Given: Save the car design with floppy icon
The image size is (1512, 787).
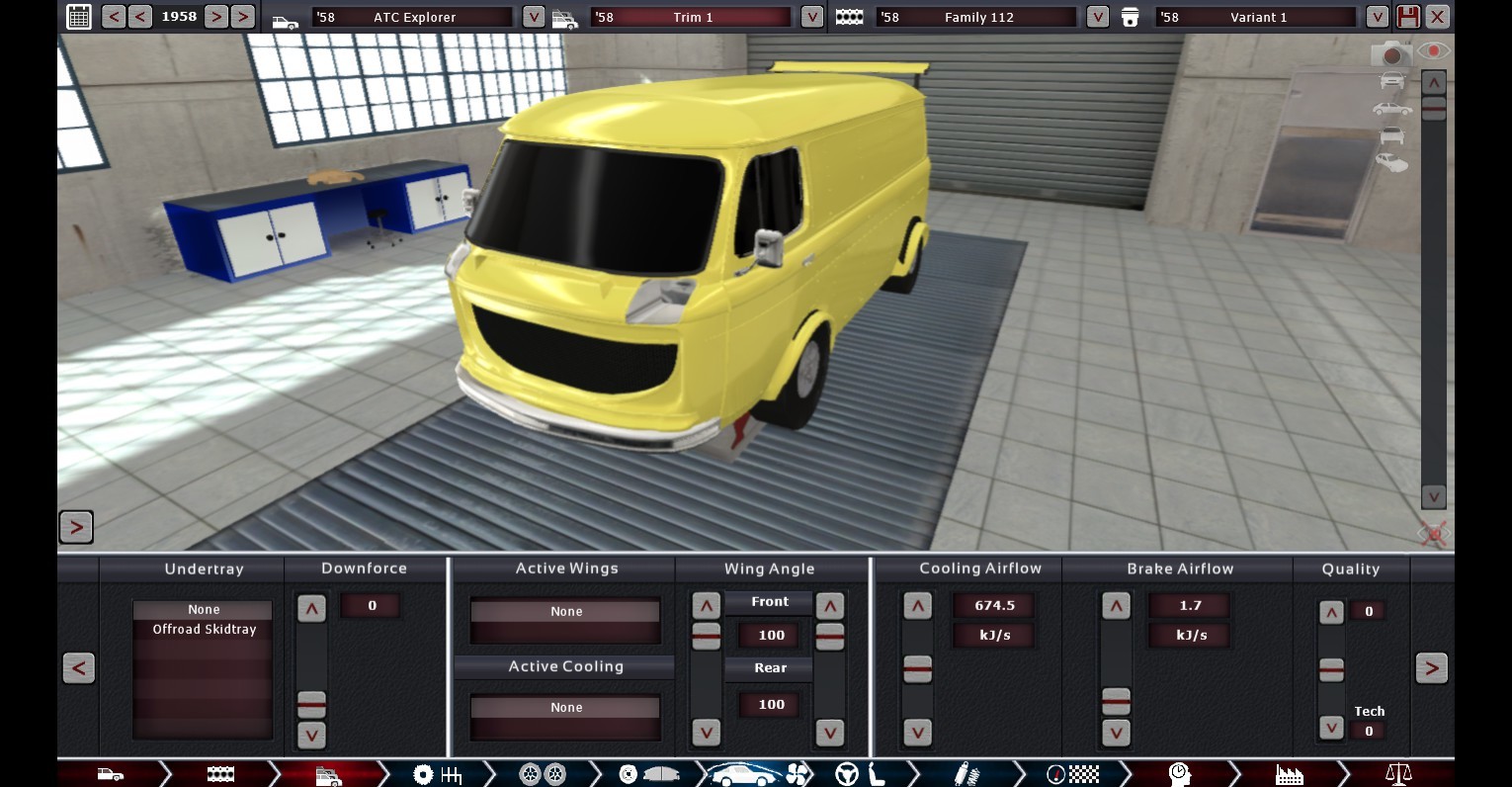Looking at the screenshot, I should pyautogui.click(x=1408, y=17).
